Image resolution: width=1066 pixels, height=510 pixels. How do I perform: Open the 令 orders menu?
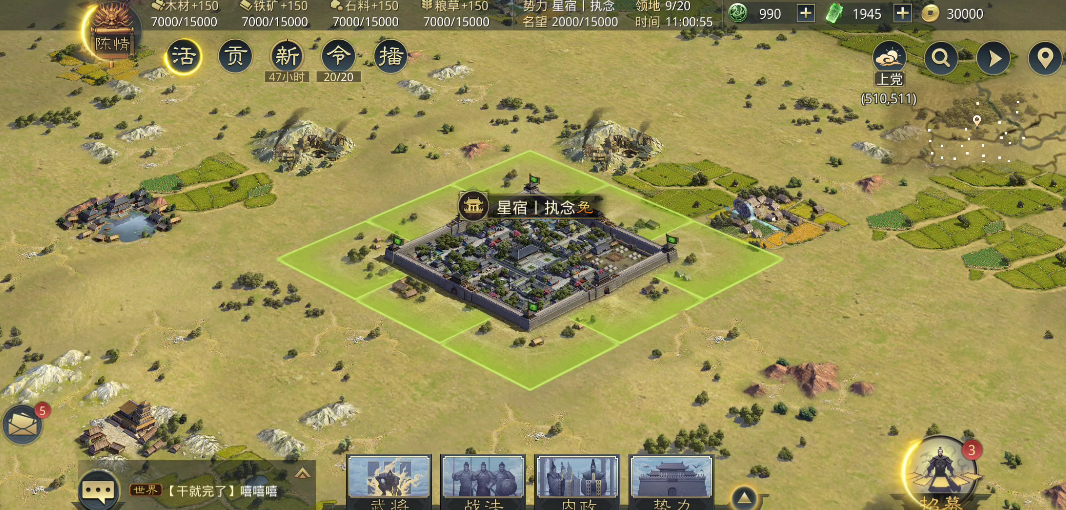pyautogui.click(x=338, y=56)
